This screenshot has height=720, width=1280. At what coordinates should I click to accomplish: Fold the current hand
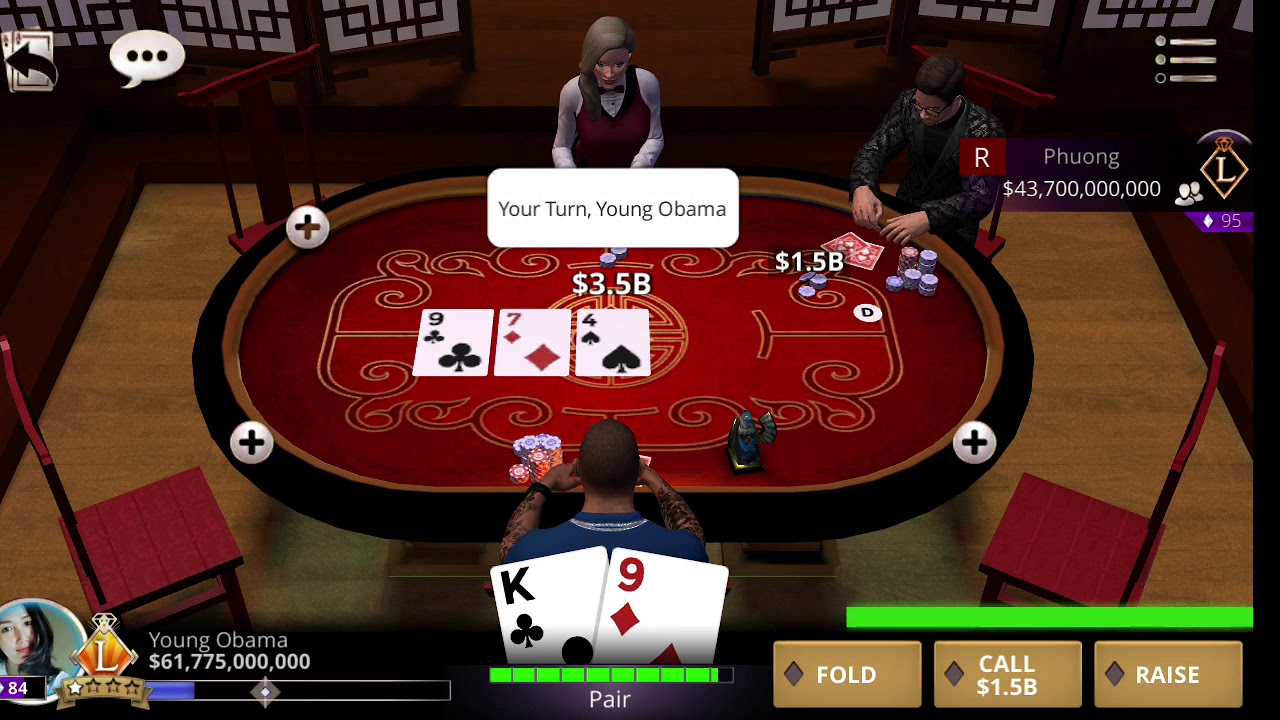[847, 675]
